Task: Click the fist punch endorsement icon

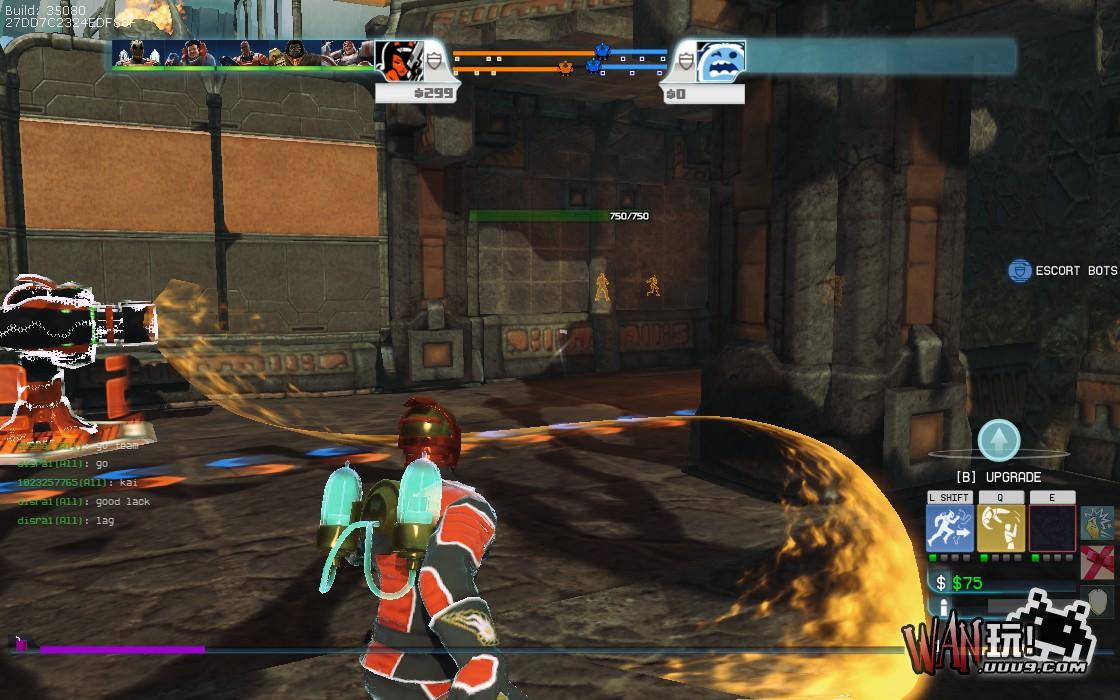Action: [x=1097, y=523]
